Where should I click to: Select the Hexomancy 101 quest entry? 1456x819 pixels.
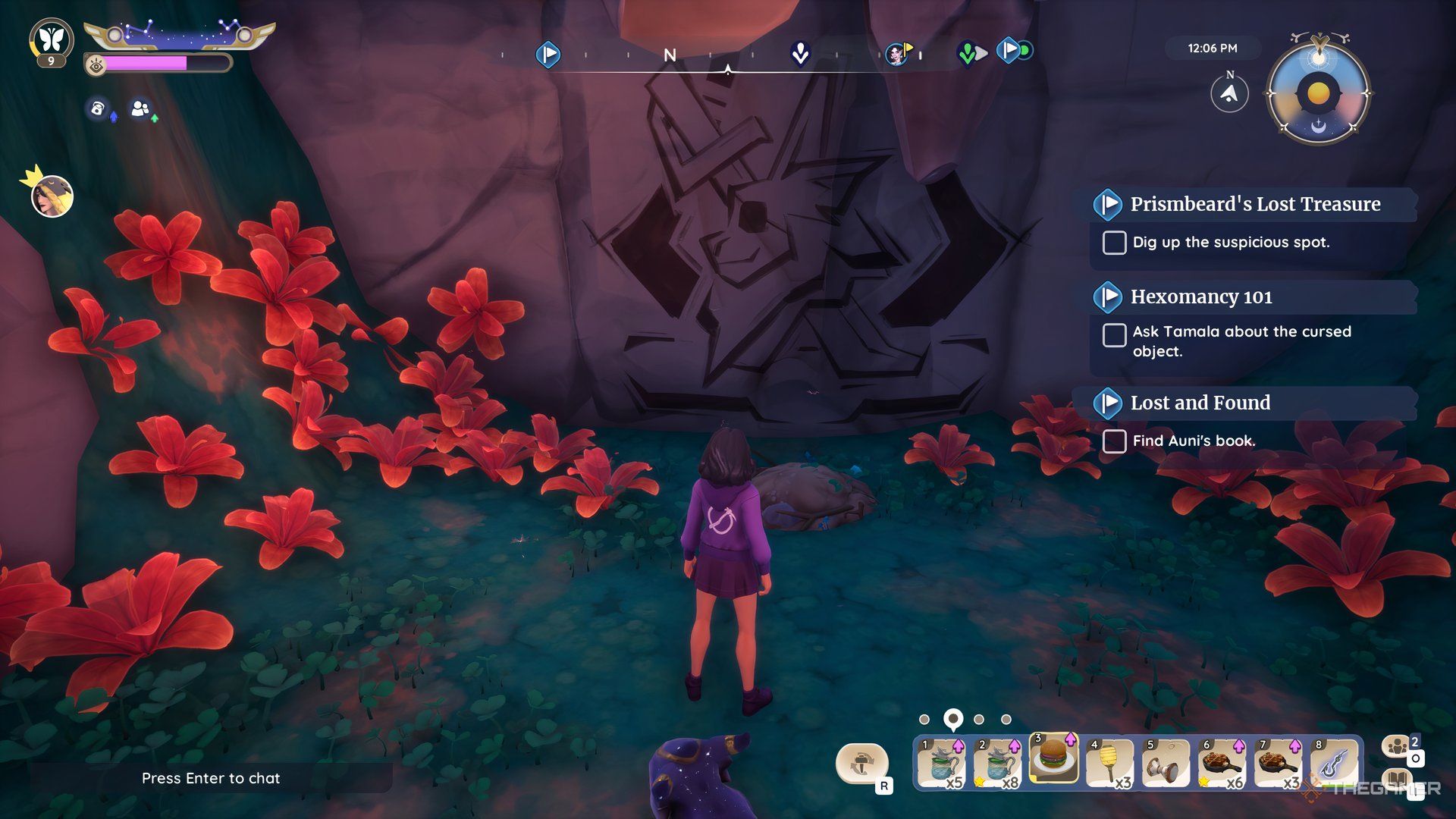[x=1201, y=297]
